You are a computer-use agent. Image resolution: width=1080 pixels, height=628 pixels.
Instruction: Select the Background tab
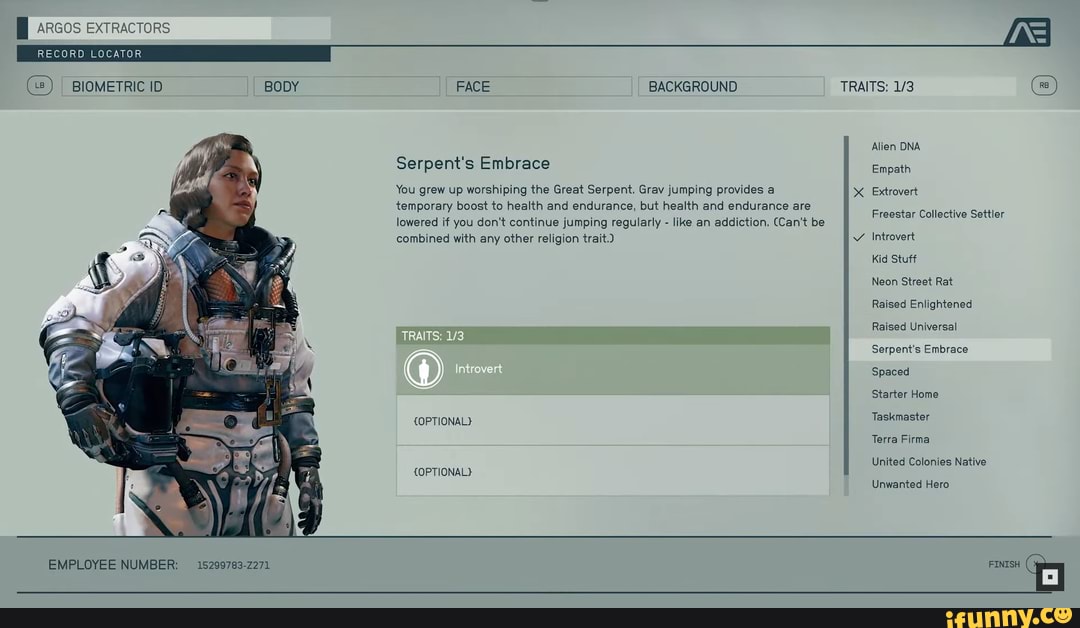coord(730,87)
